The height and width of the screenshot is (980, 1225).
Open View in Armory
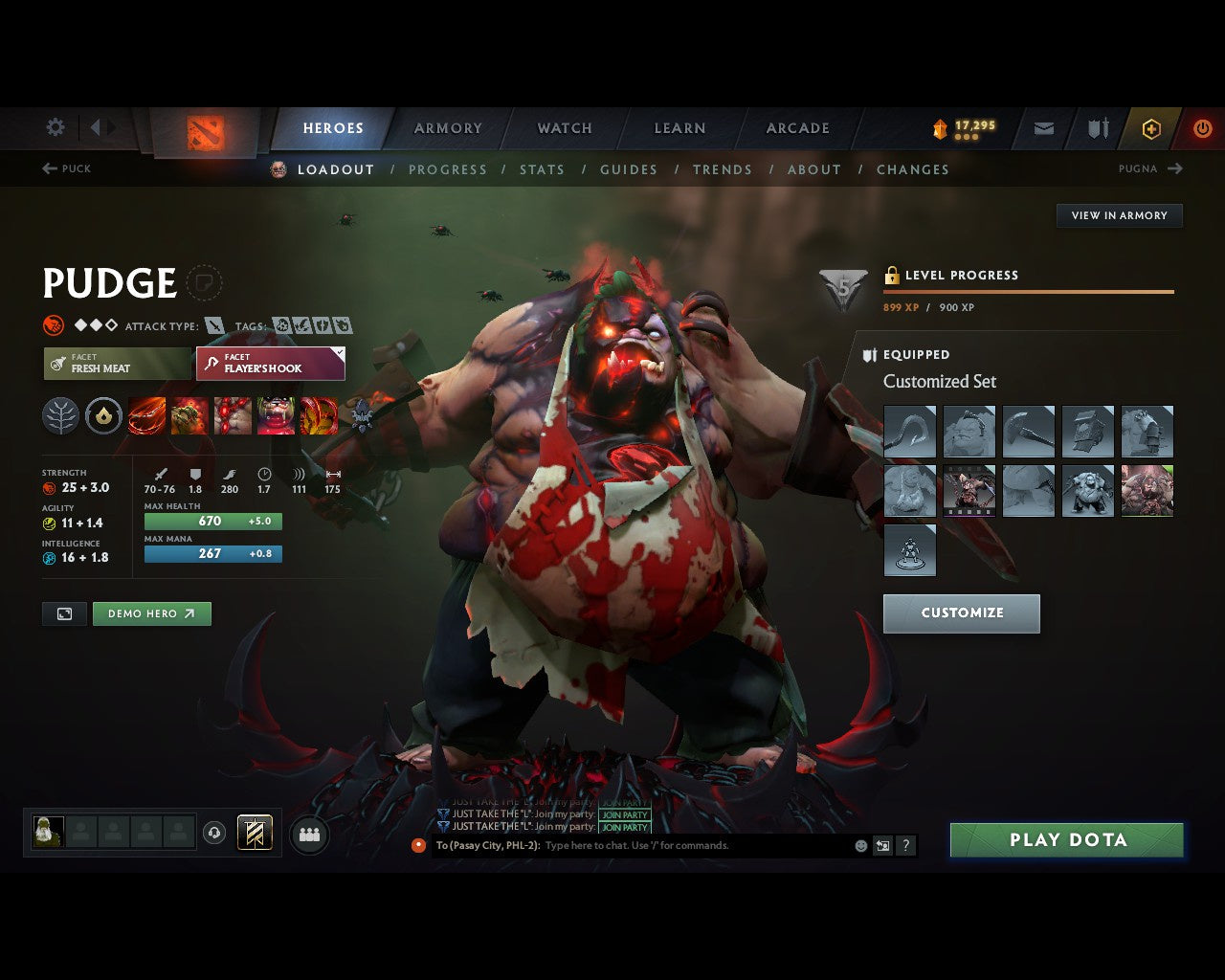coord(1119,215)
